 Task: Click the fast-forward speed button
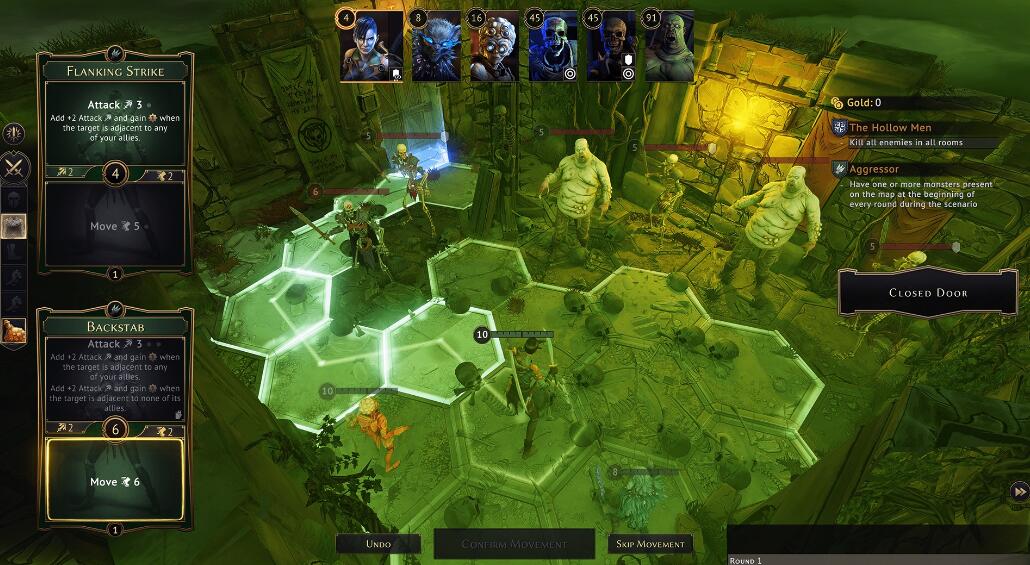pos(1019,491)
